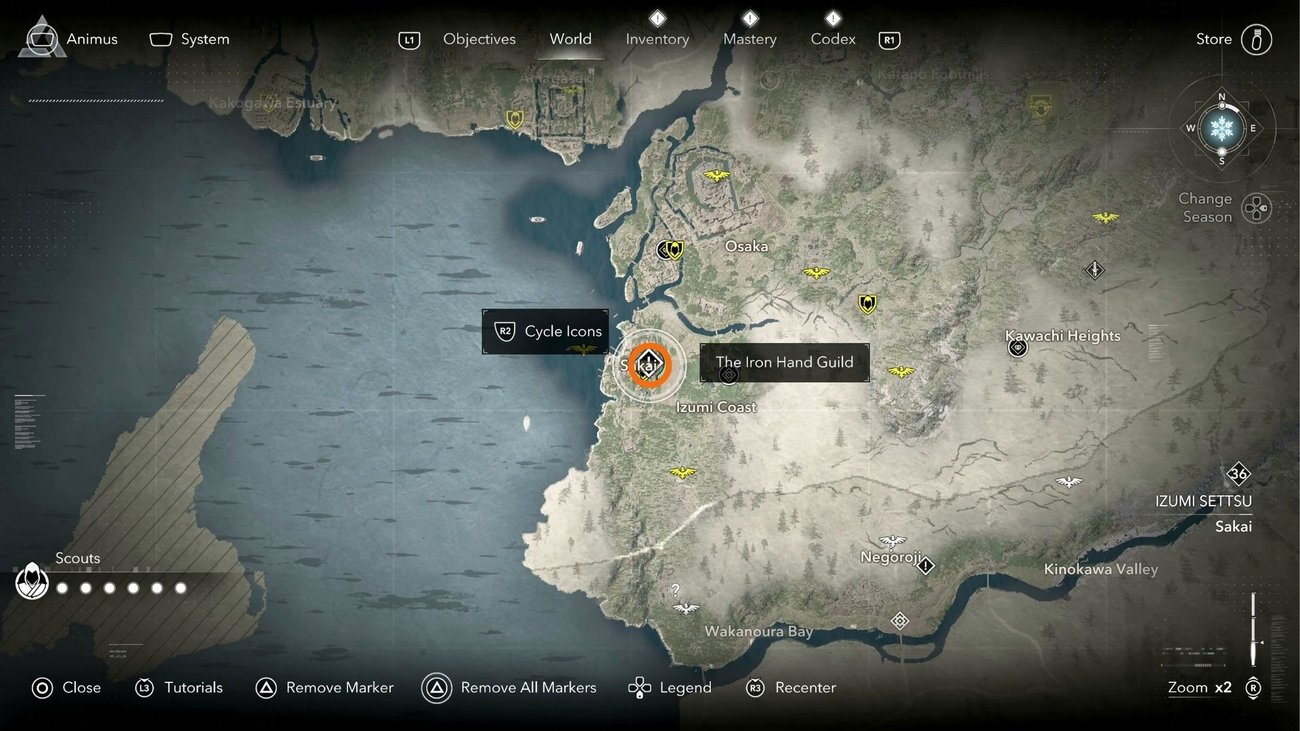Open the Animus menu

[x=68, y=39]
